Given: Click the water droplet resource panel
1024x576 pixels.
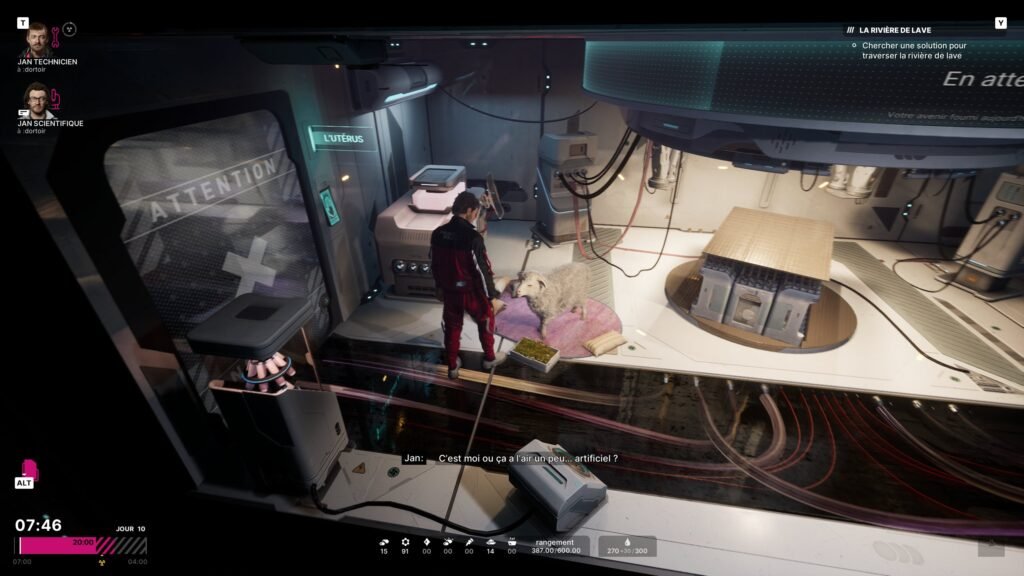Looking at the screenshot, I should click(628, 546).
